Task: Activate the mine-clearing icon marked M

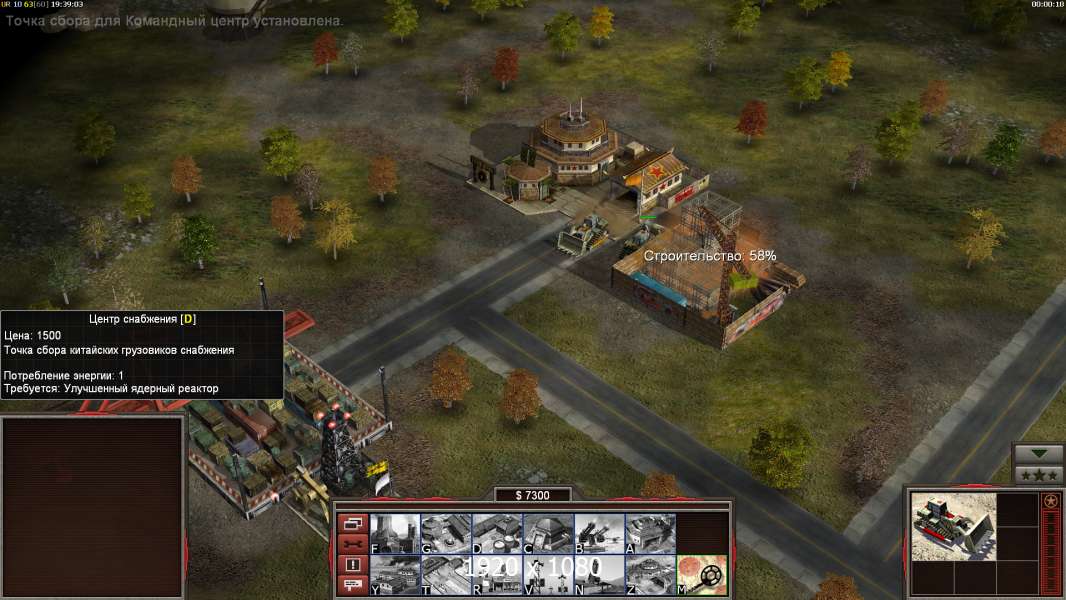Action: [701, 574]
